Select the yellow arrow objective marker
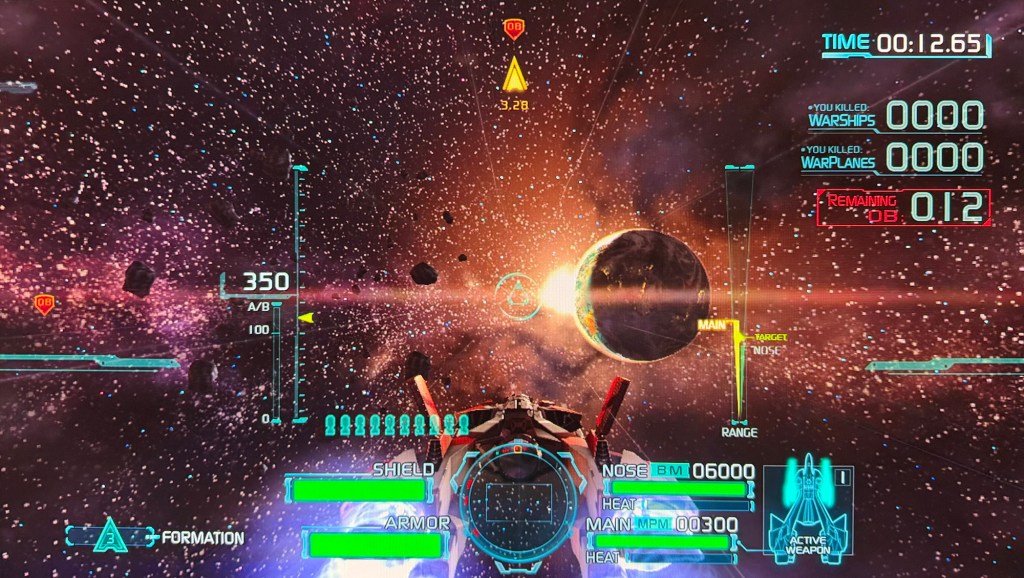 514,76
